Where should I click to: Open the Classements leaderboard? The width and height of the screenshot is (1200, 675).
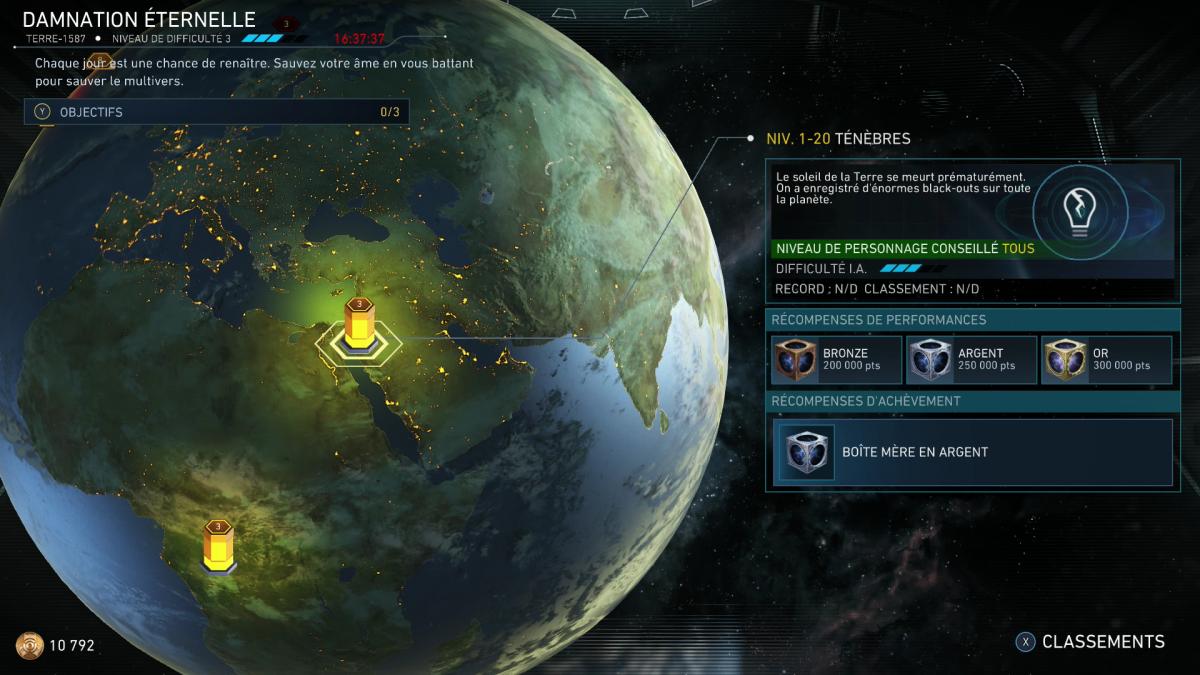coord(1091,642)
